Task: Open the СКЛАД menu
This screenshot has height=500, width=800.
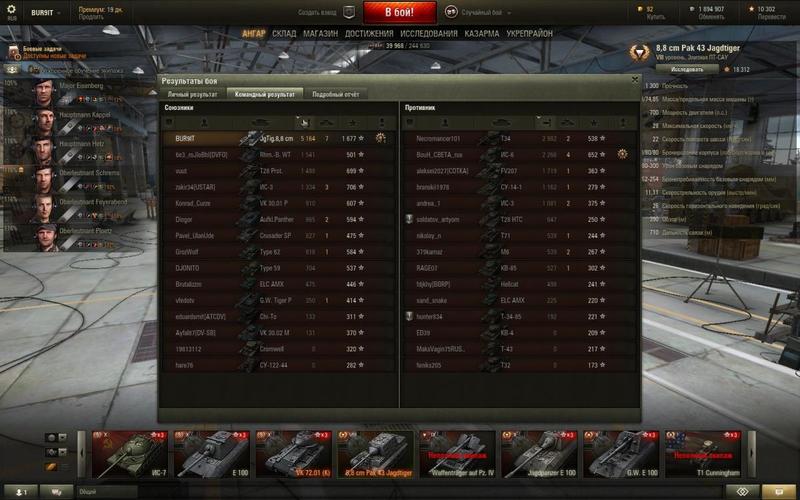Action: pos(284,33)
